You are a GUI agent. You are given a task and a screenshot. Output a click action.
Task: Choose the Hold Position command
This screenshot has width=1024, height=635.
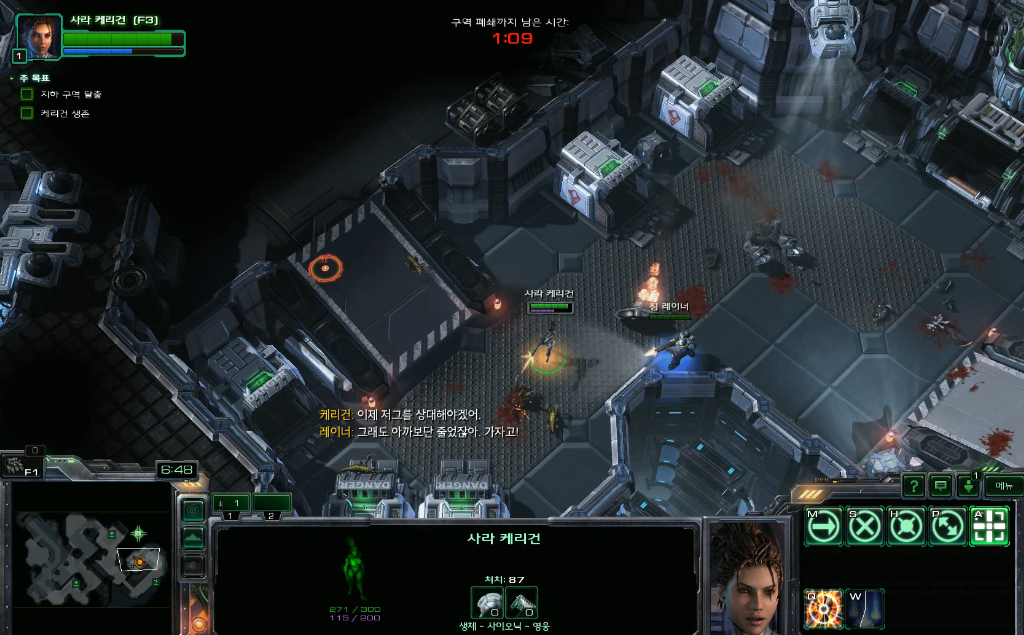906,526
